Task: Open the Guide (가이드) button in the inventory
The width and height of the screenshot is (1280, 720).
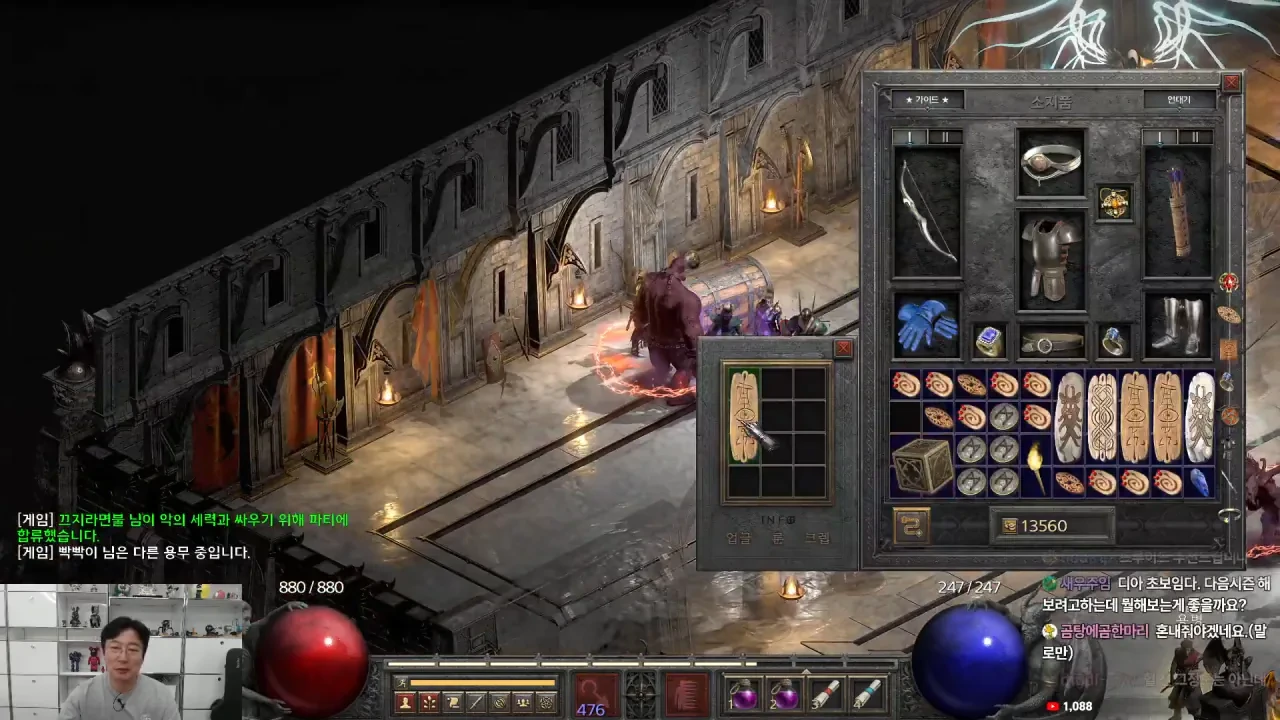Action: 926,100
